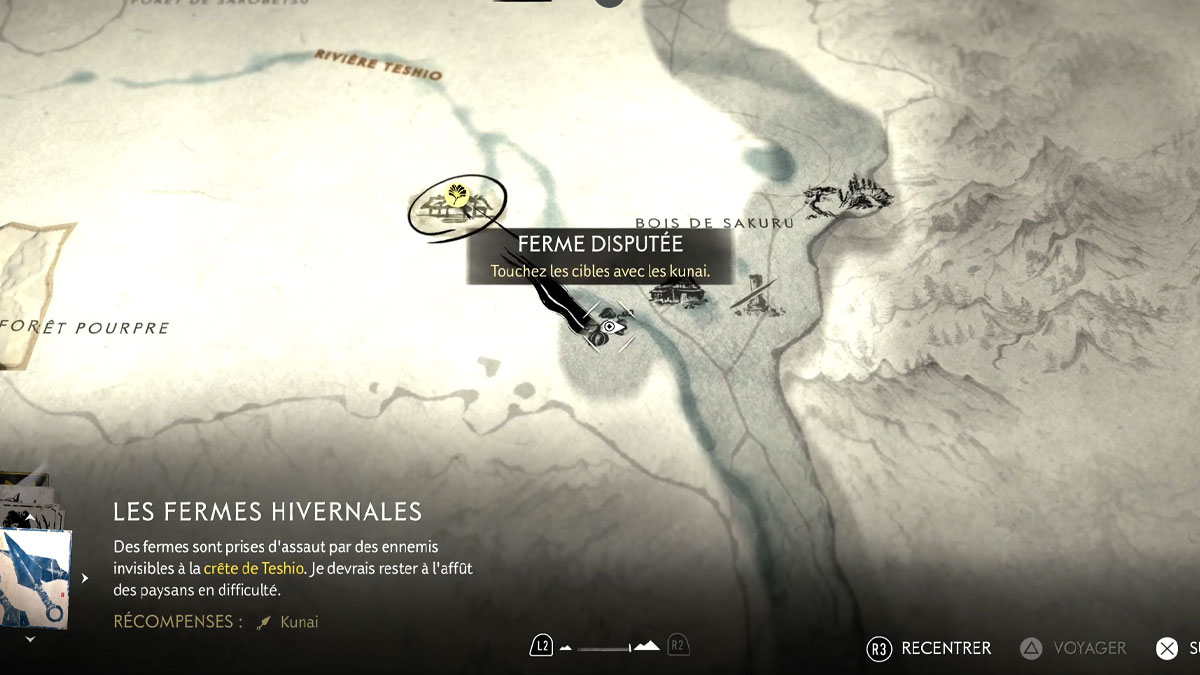The height and width of the screenshot is (675, 1200).
Task: Click the player position marker on map
Action: click(x=608, y=327)
